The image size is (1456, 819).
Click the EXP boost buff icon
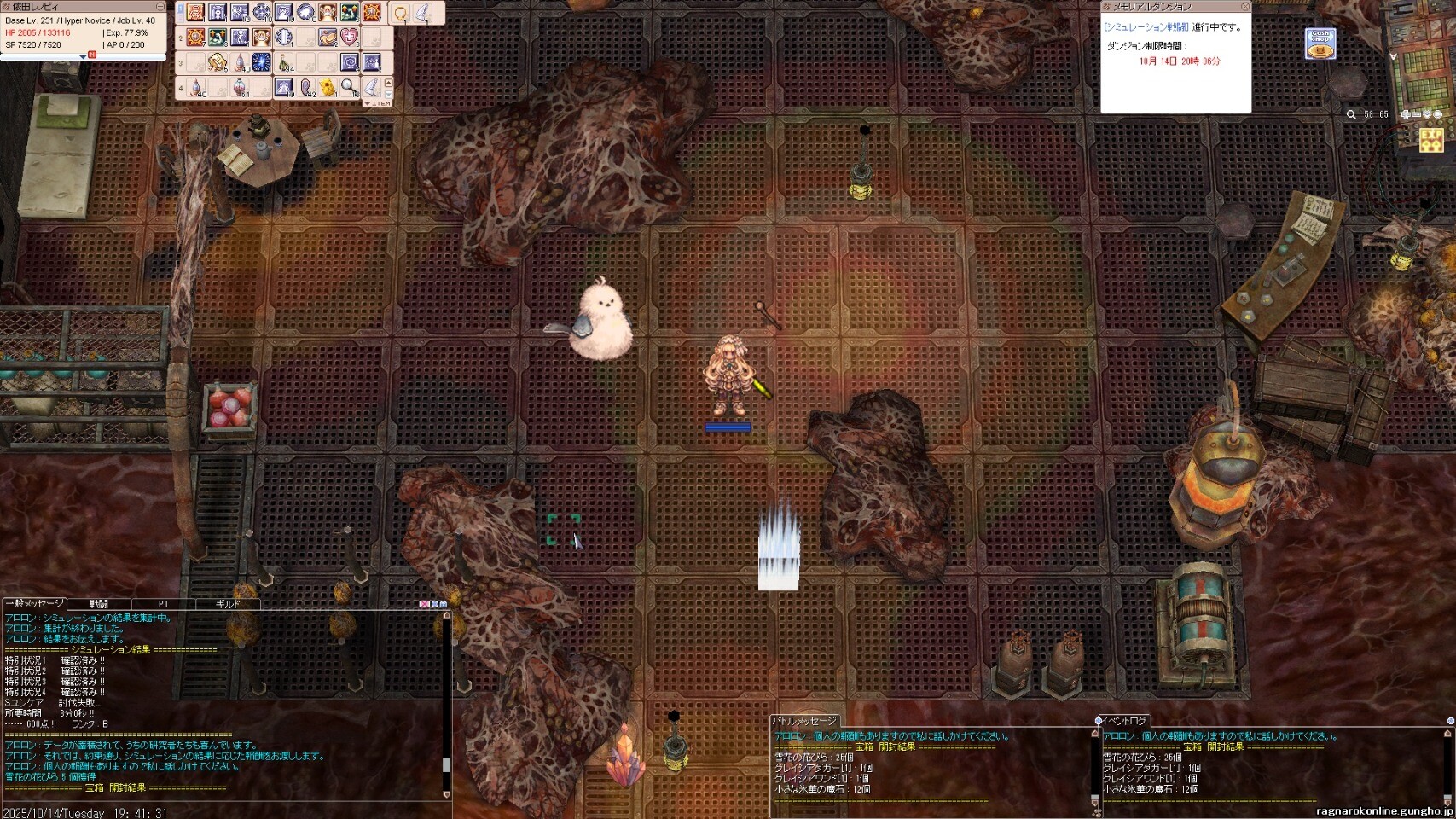1431,141
